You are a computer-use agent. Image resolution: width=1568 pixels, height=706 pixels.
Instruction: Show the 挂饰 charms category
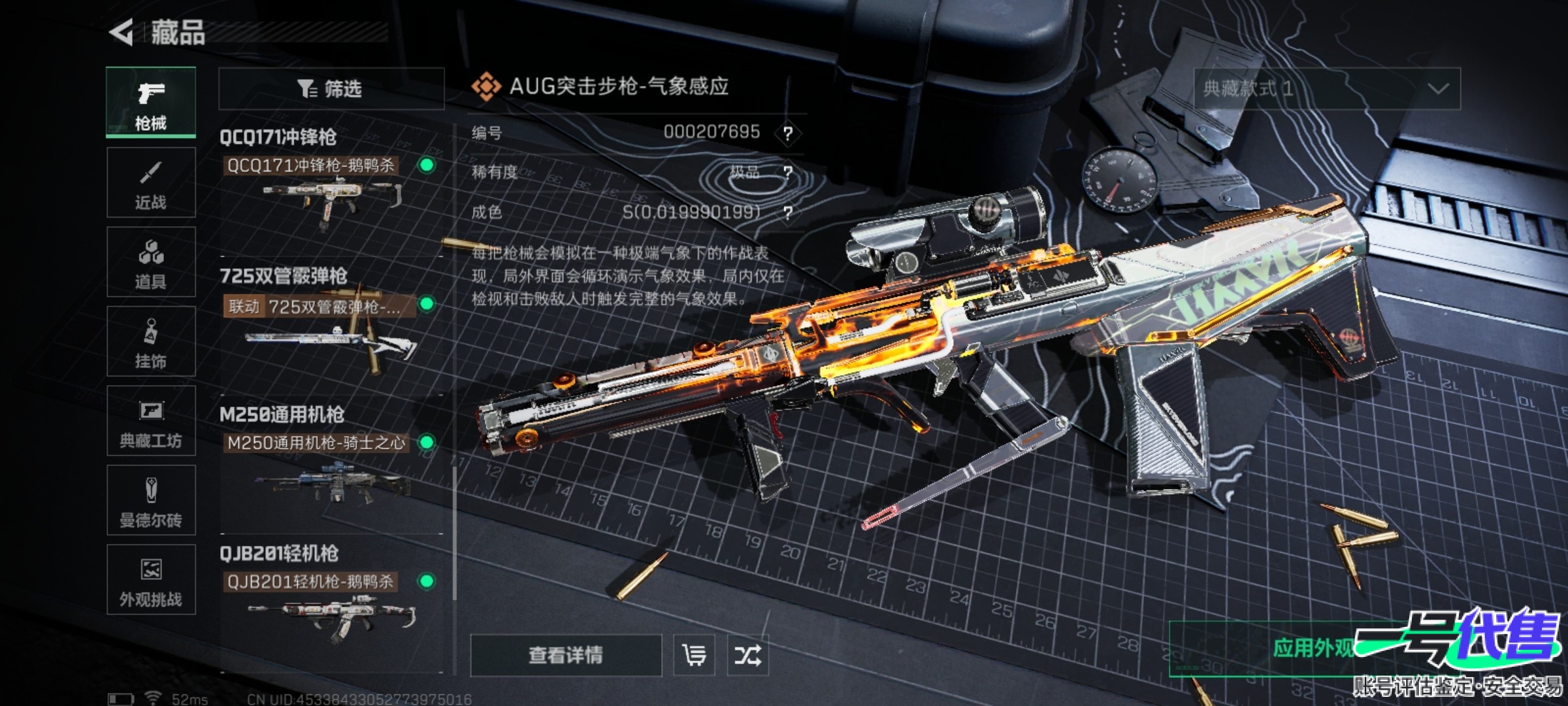coord(151,341)
